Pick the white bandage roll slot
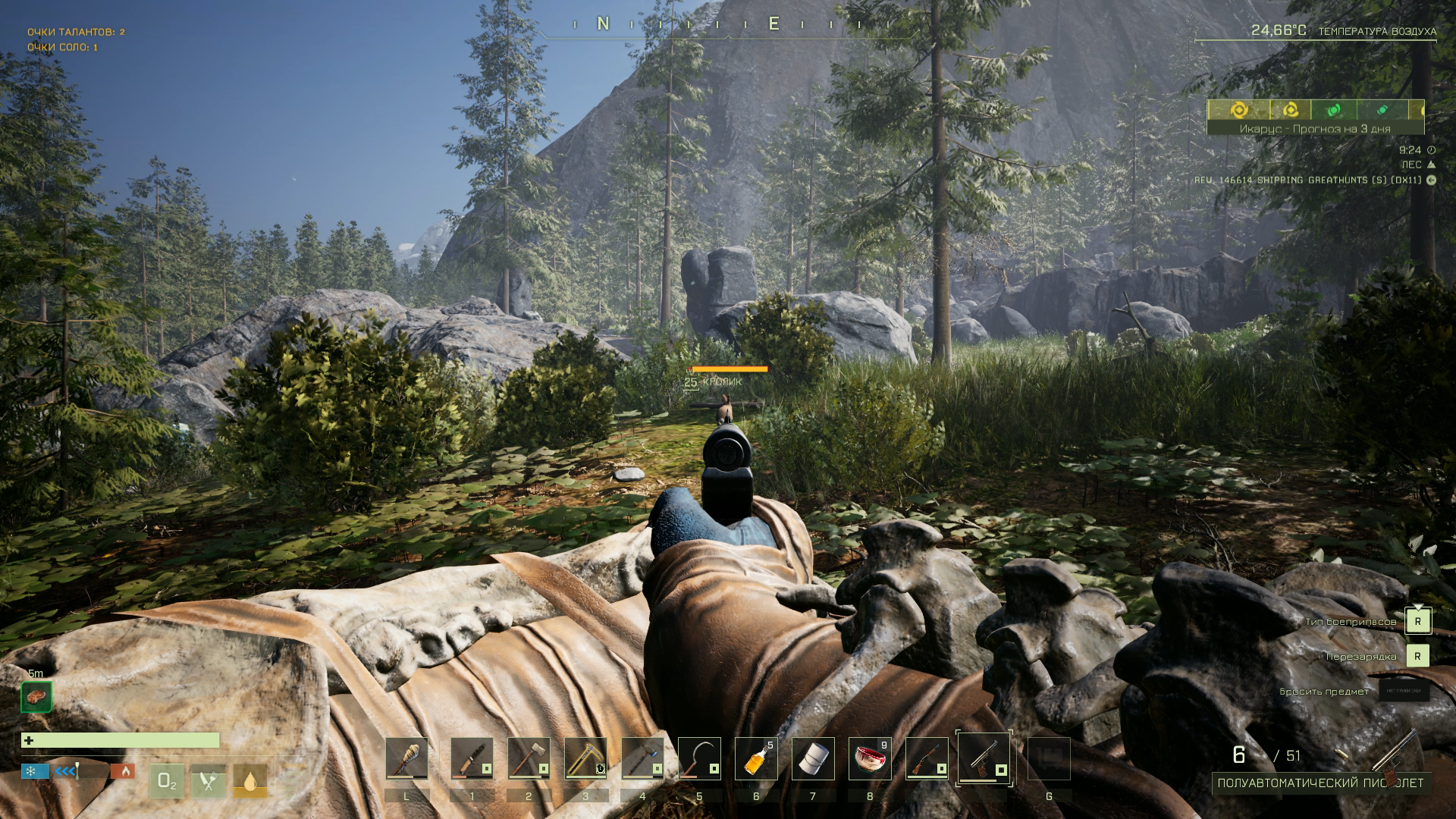The width and height of the screenshot is (1456, 819). [813, 758]
